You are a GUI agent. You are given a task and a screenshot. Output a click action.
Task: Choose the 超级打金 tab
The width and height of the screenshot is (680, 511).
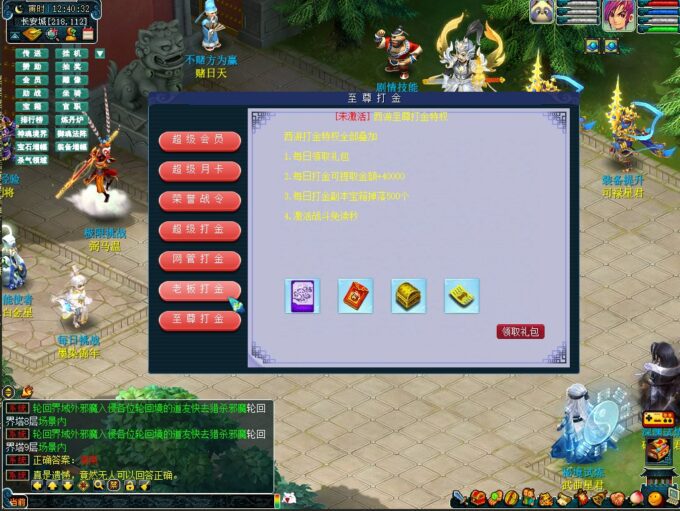click(199, 230)
